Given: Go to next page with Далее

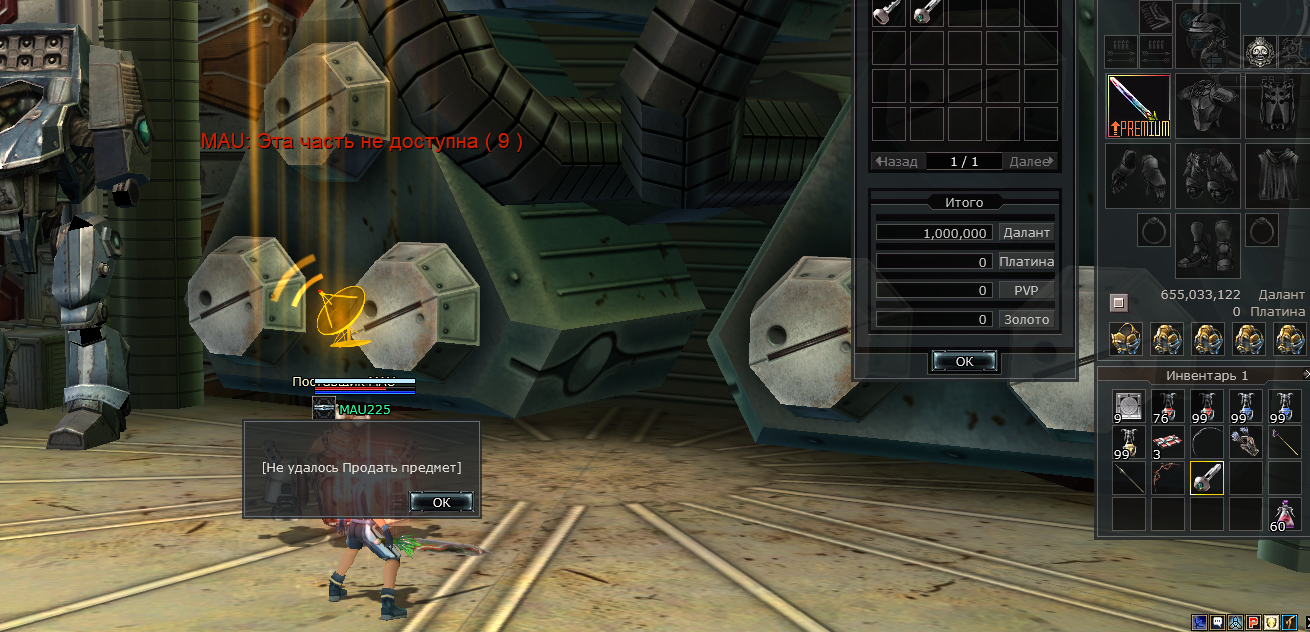Looking at the screenshot, I should click(1031, 161).
